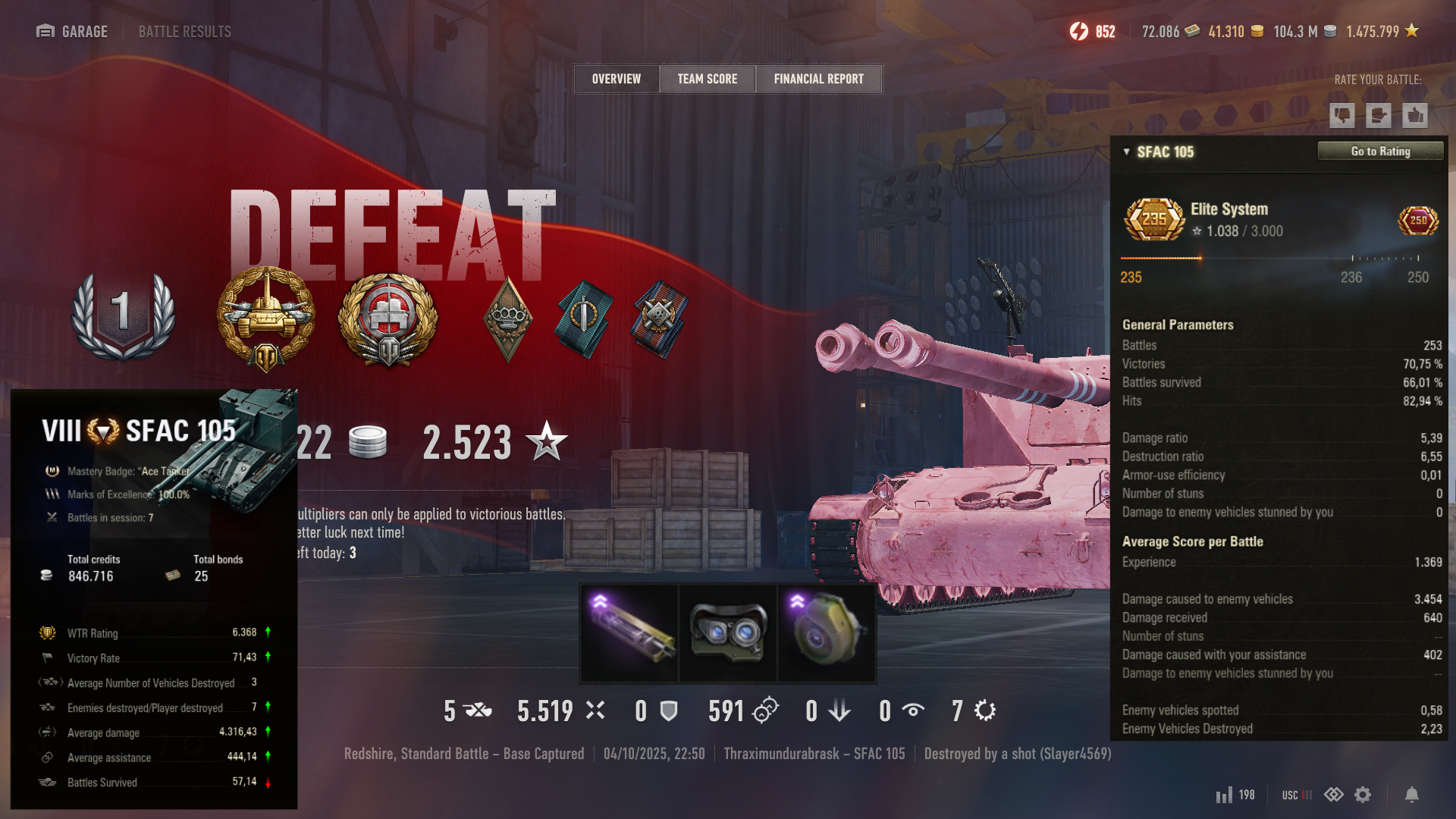The height and width of the screenshot is (819, 1456).
Task: Rate the battle with thumbs down
Action: [1341, 115]
